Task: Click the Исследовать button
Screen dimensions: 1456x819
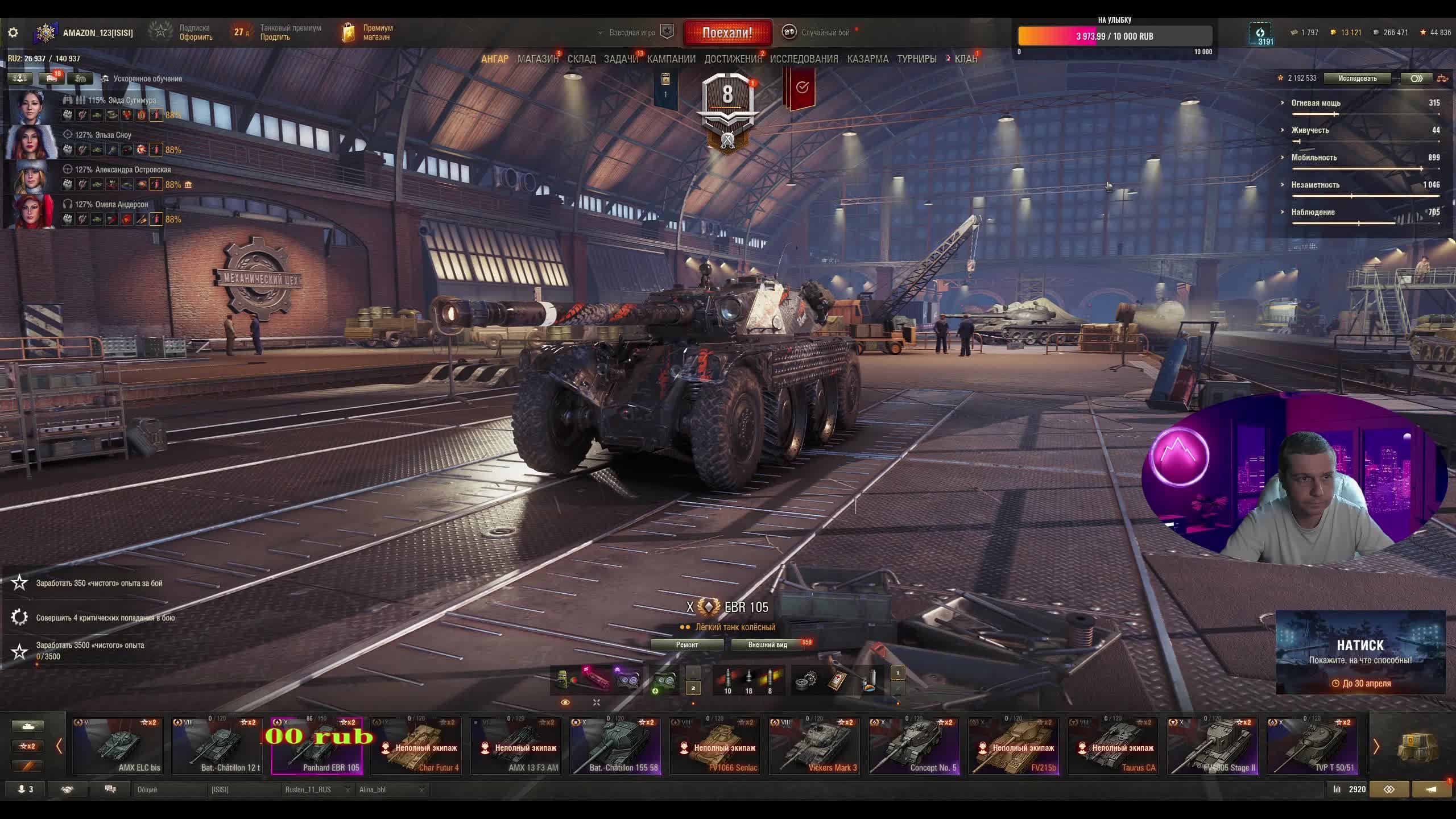Action: pyautogui.click(x=1357, y=78)
